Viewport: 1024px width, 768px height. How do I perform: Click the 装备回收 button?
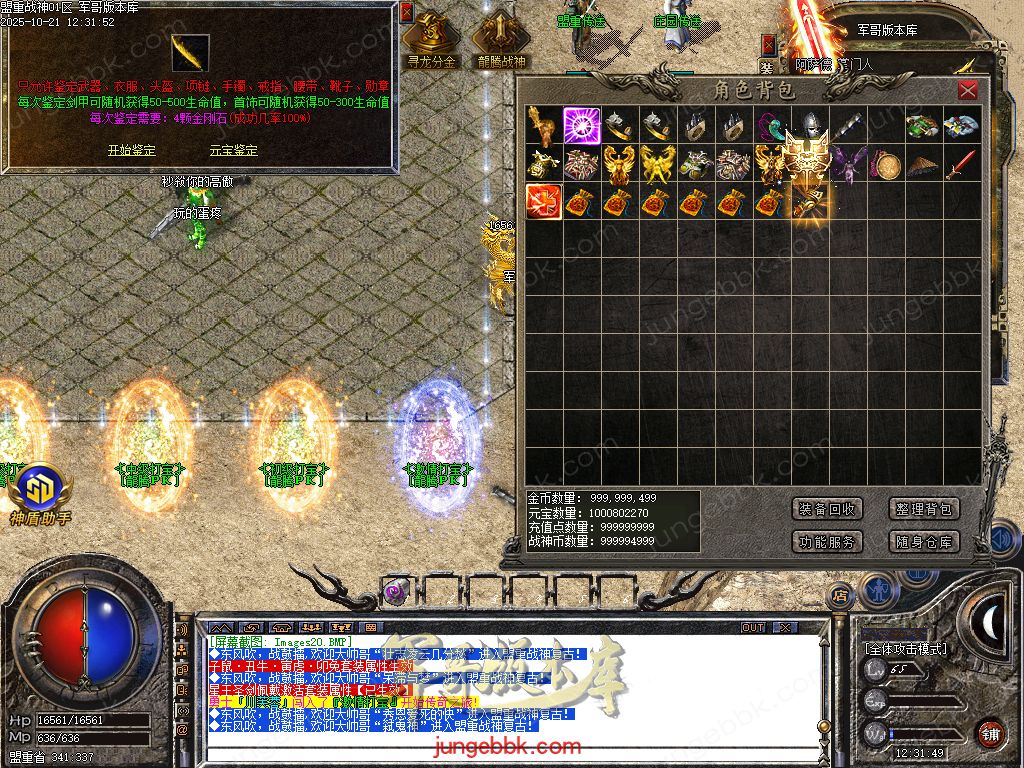coord(827,509)
